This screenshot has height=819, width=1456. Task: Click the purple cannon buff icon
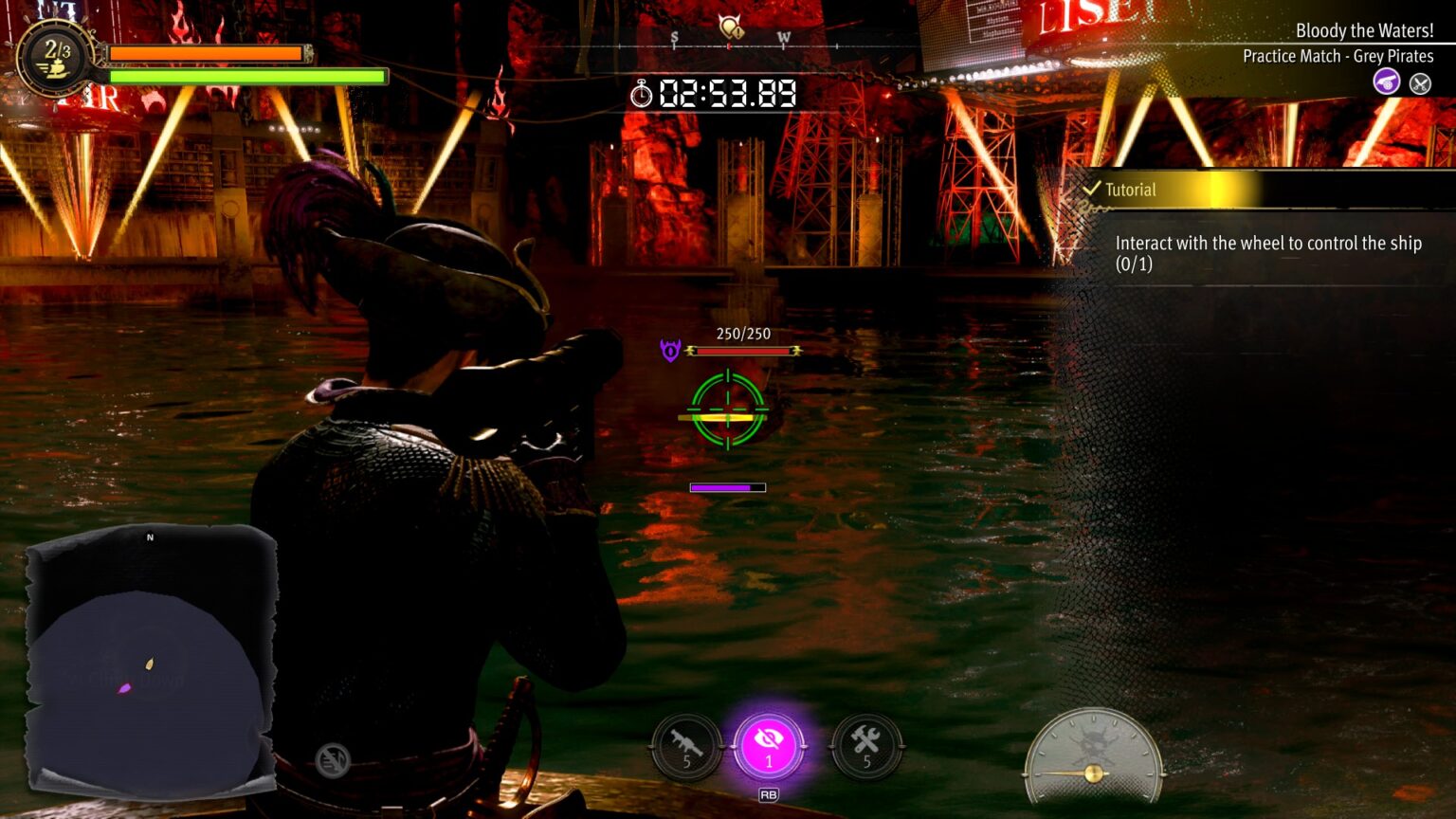click(1386, 83)
